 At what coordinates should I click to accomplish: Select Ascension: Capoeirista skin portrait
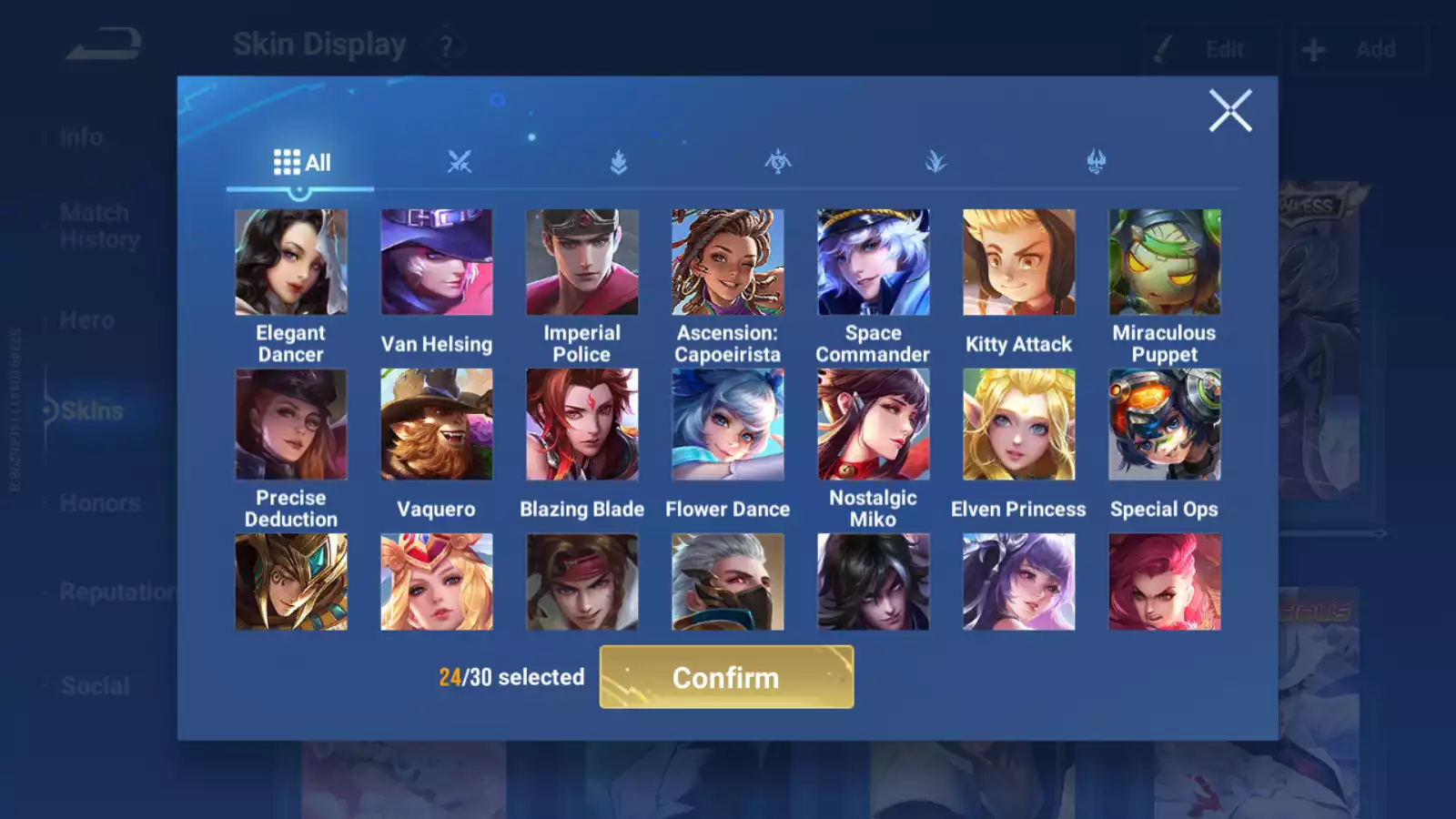click(728, 263)
